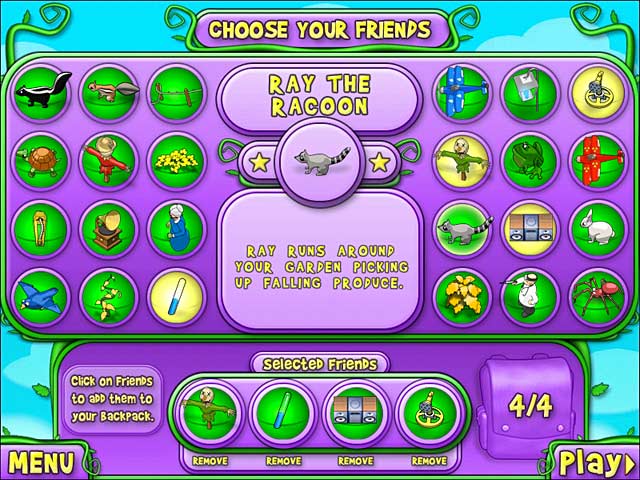Open the Menu button
Image resolution: width=640 pixels, height=480 pixels.
pyautogui.click(x=40, y=462)
